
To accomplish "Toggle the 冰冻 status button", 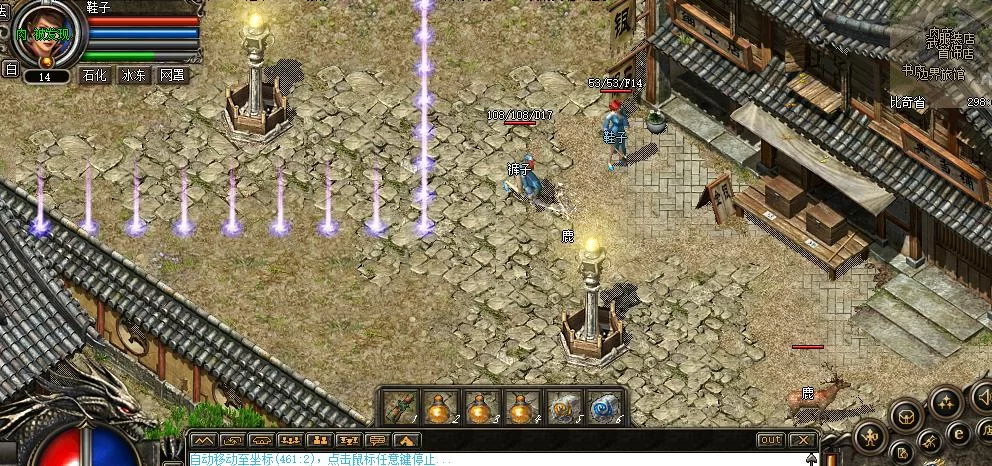I will (x=133, y=75).
